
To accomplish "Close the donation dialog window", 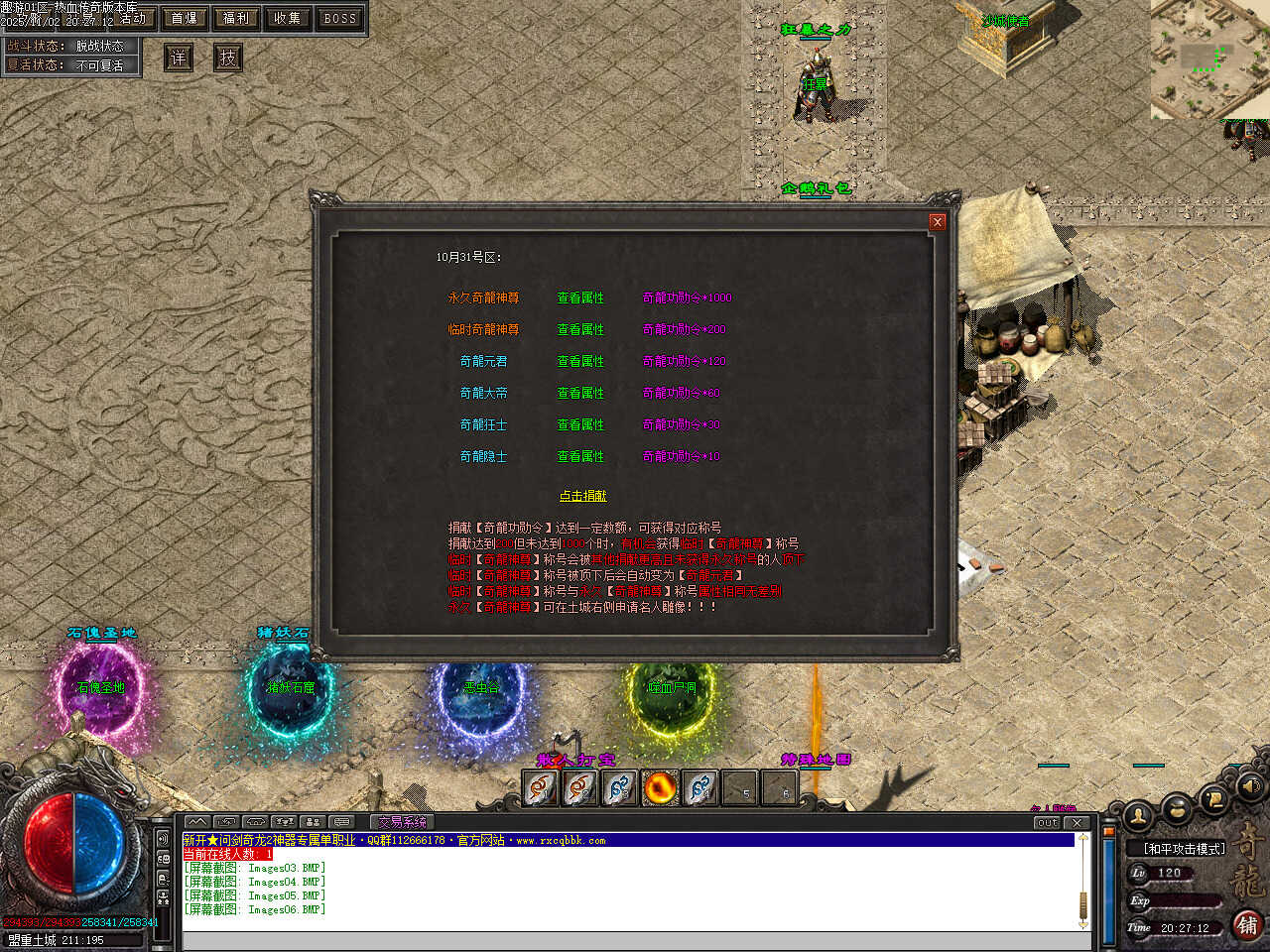I will pos(937,222).
